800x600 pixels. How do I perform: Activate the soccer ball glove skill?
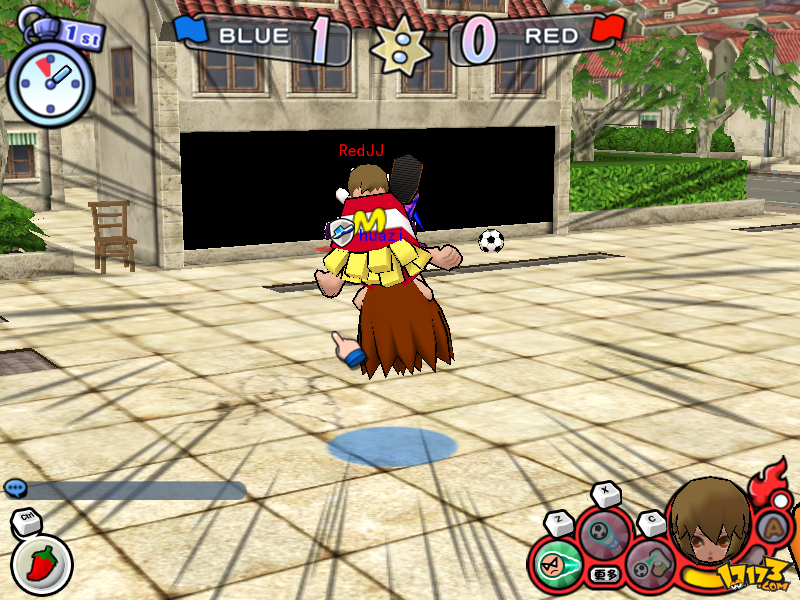pos(649,564)
